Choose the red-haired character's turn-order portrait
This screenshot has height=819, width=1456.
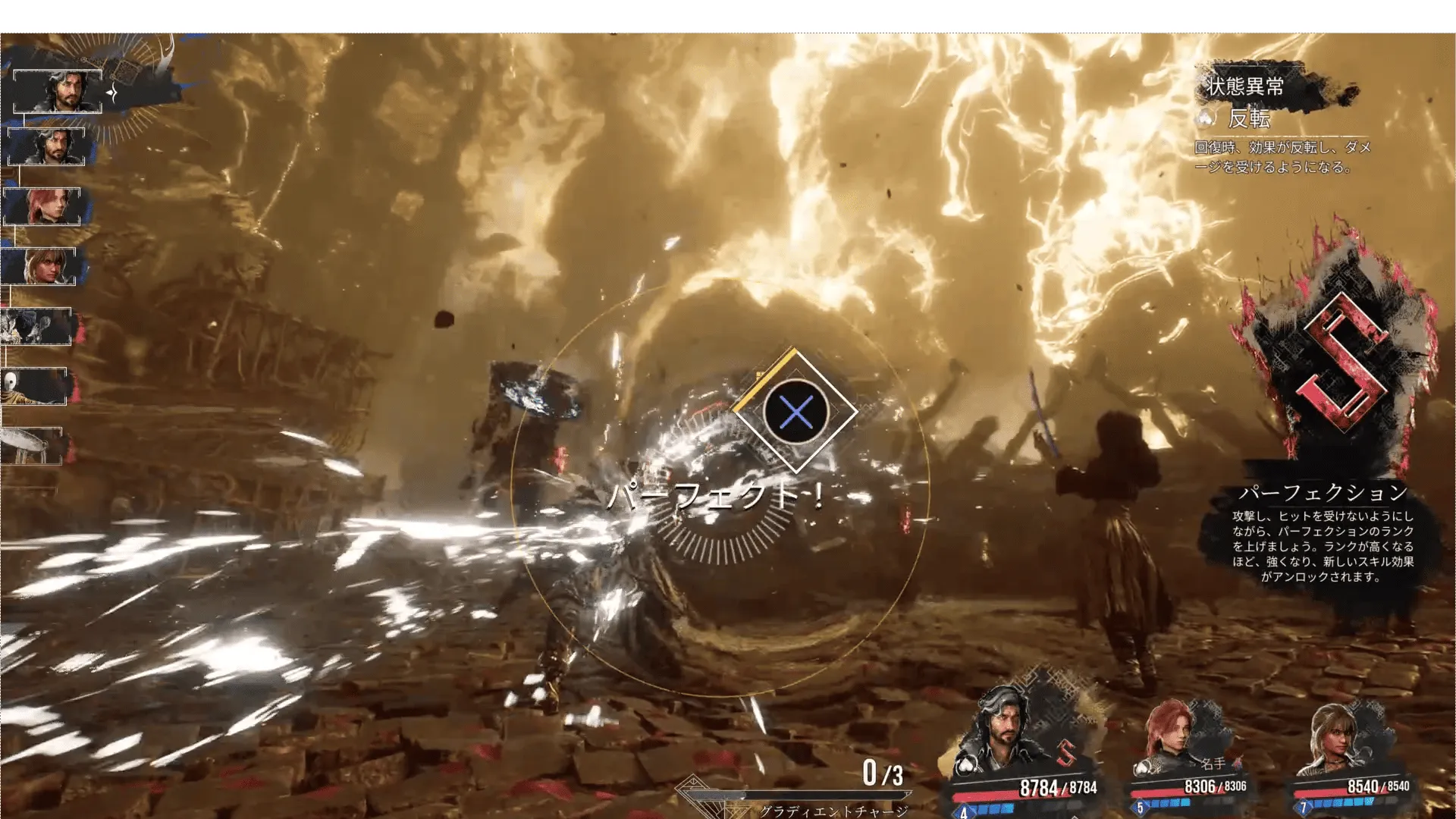42,206
